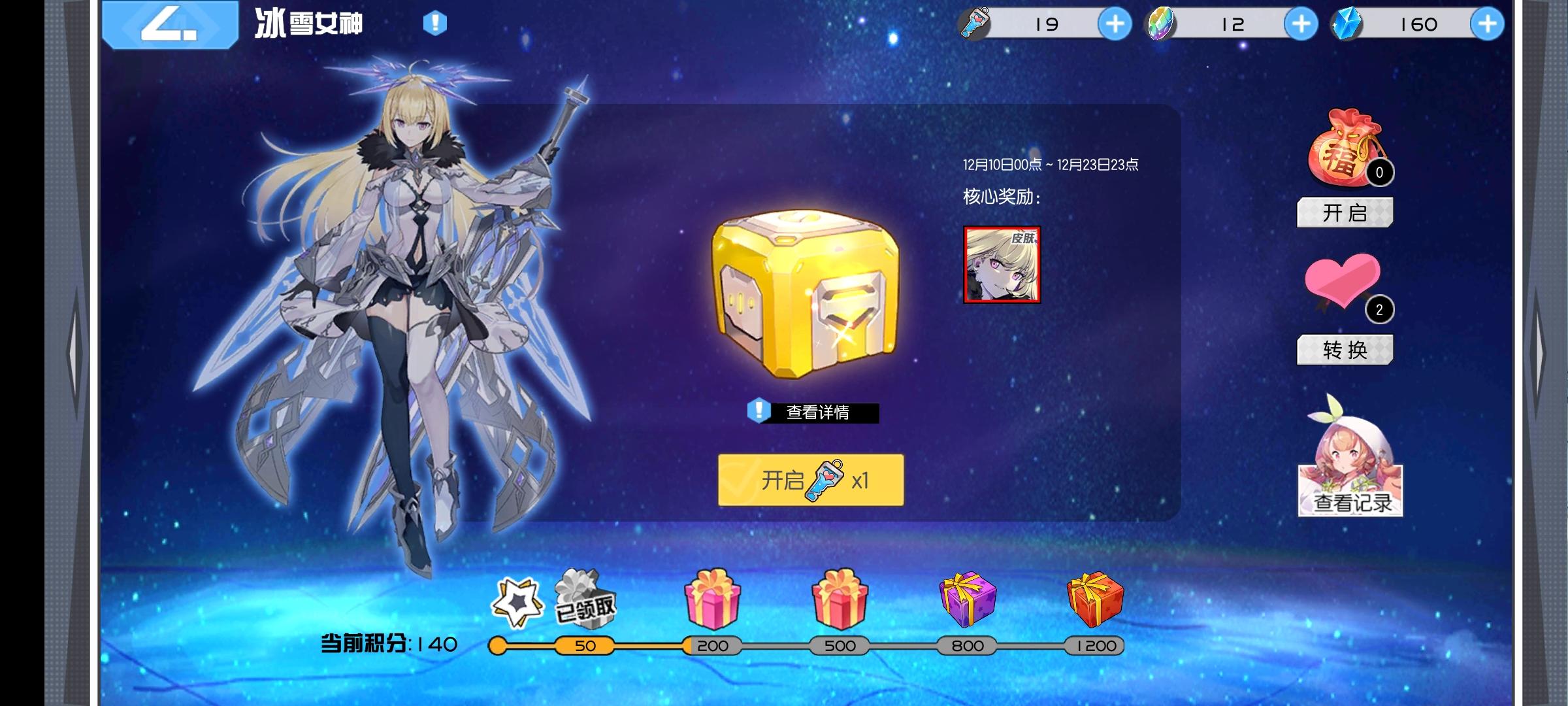Click the rainbow crystal currency icon
The image size is (1568, 706).
tap(1162, 24)
